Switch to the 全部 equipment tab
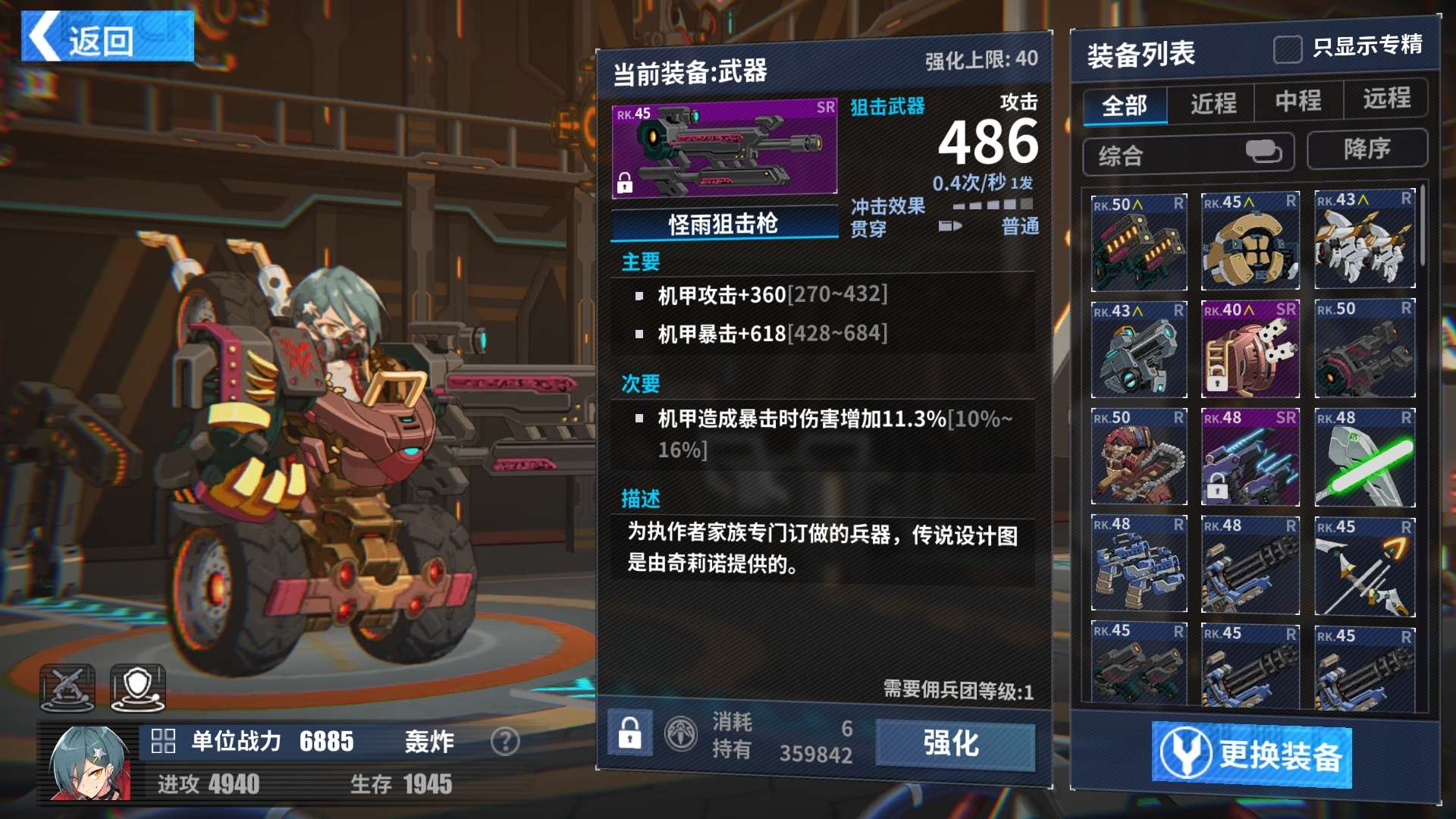Screen dimensions: 1456x819 click(1125, 105)
